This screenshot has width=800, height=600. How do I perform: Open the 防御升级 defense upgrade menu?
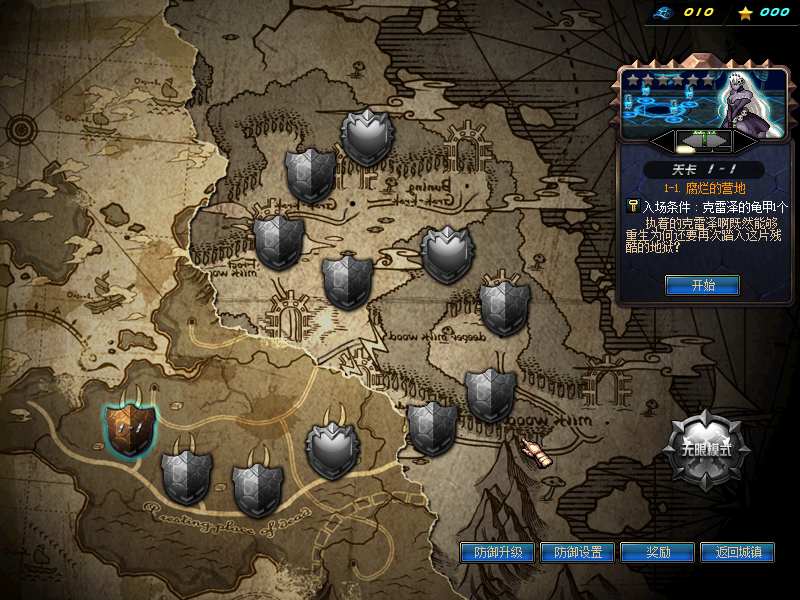pos(498,552)
